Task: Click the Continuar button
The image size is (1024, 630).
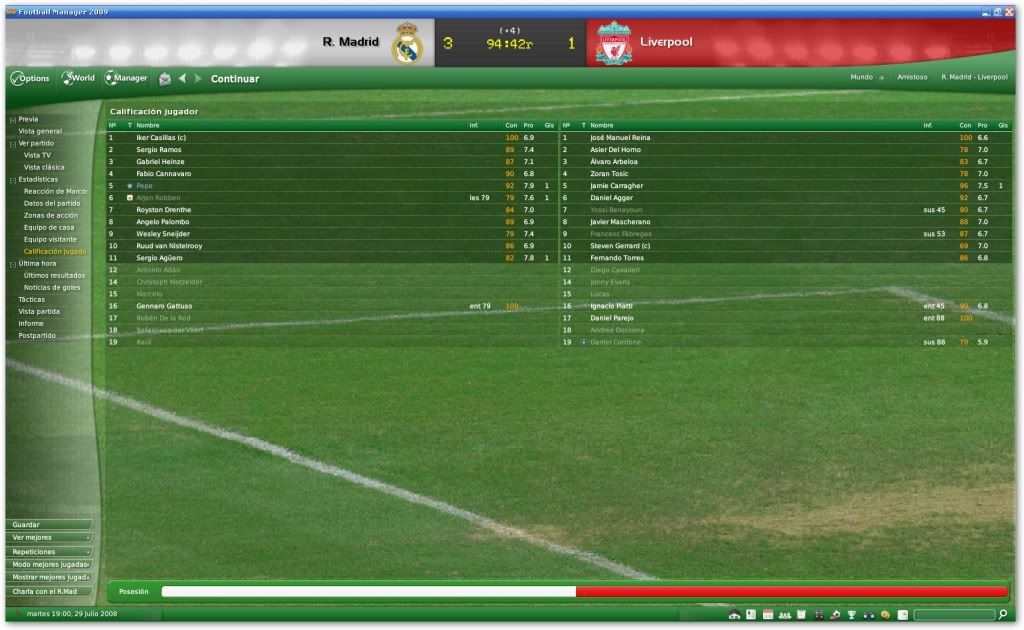Action: coord(235,79)
